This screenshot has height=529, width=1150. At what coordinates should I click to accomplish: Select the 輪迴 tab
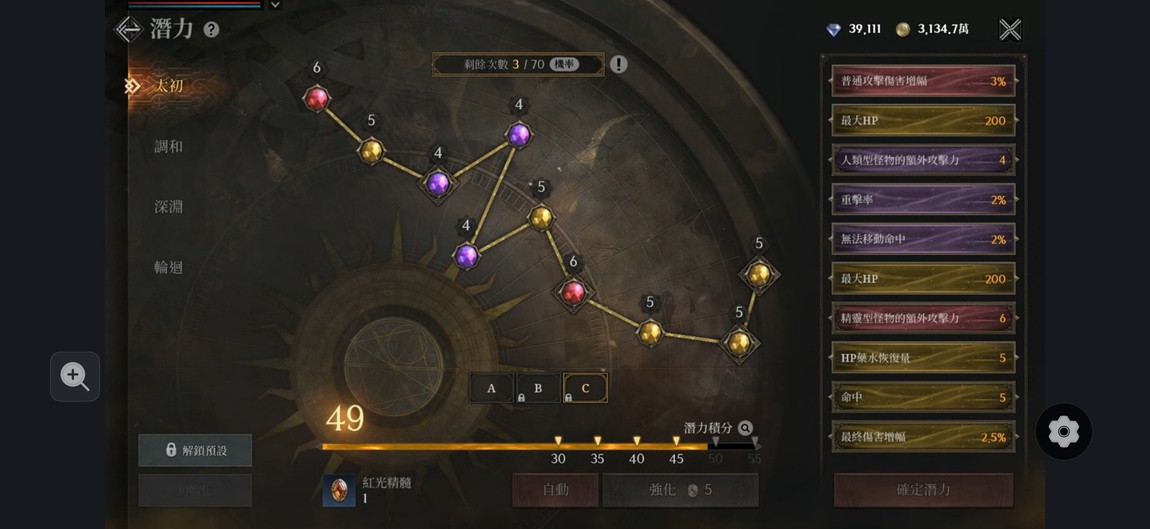(169, 267)
